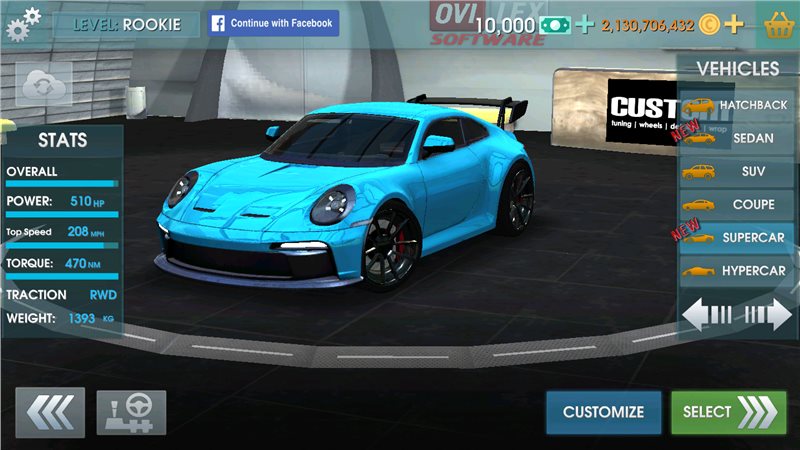
Task: Click Continue with Facebook button
Action: [273, 23]
